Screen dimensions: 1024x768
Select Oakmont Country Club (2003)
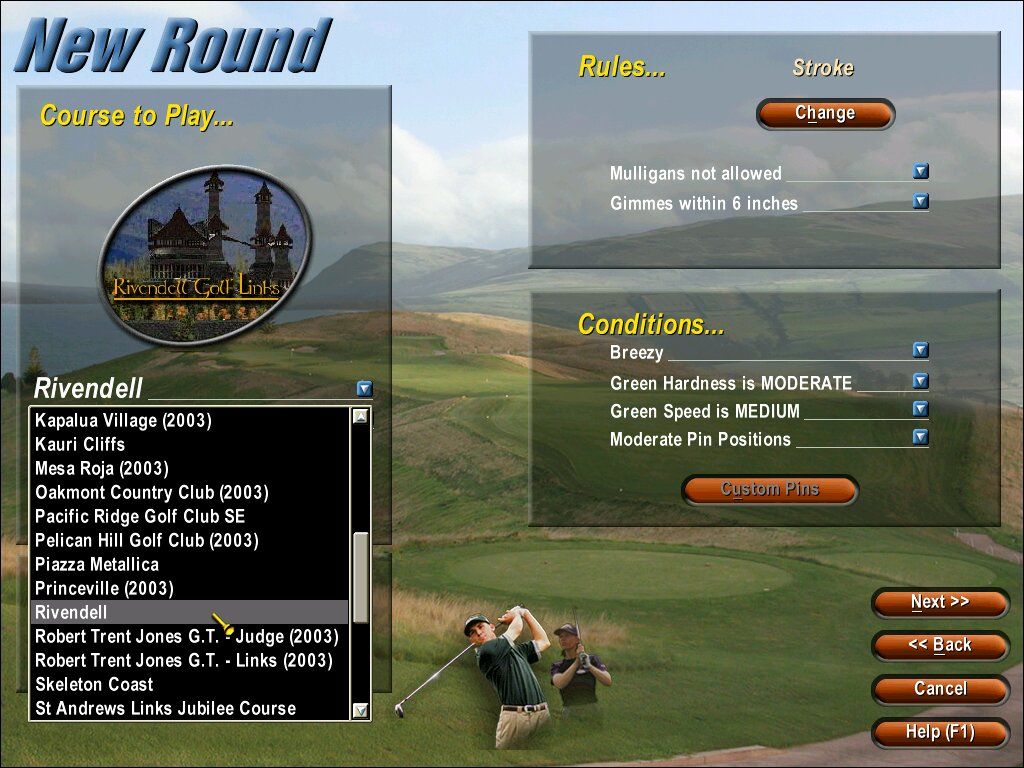tap(151, 492)
